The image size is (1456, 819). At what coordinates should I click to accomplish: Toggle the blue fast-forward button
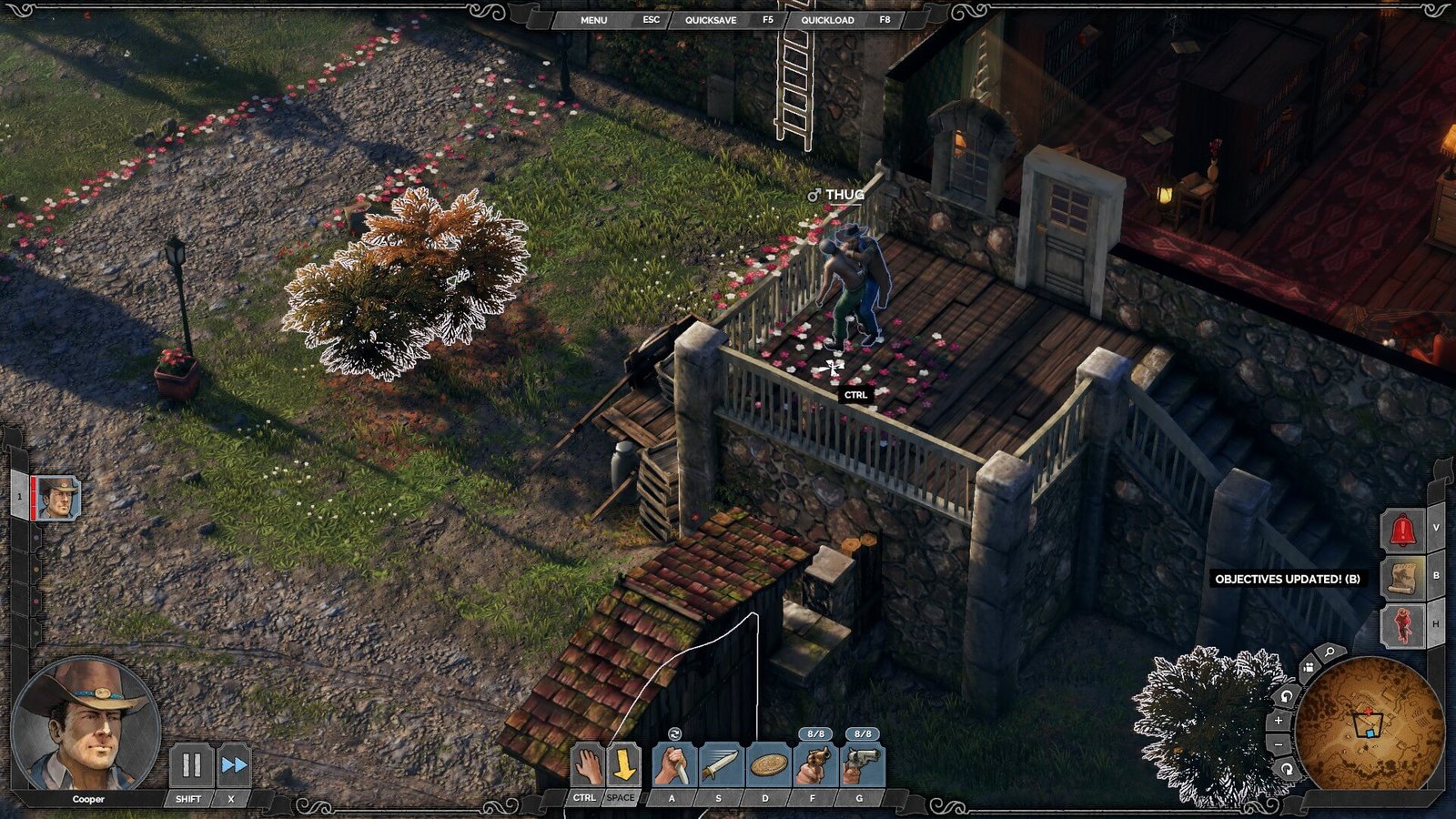pos(234,765)
